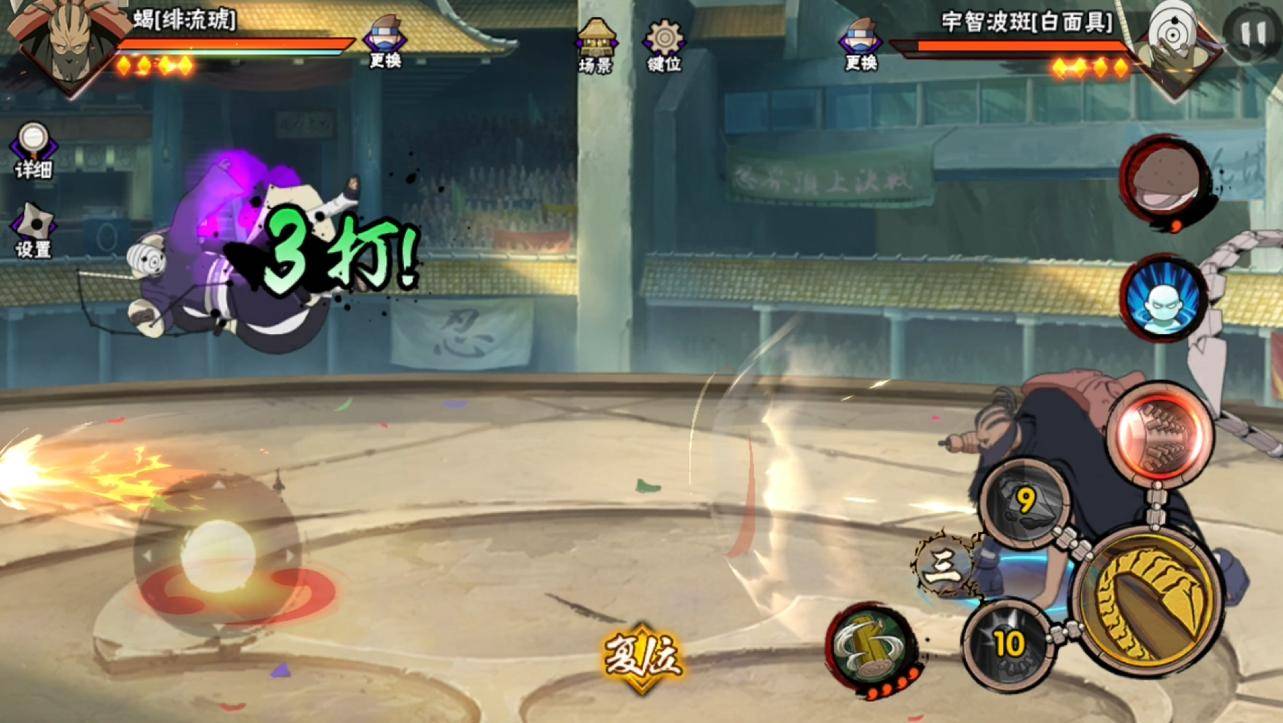
Task: Tap 更换 beside 宇智波斑's health bar
Action: (861, 44)
